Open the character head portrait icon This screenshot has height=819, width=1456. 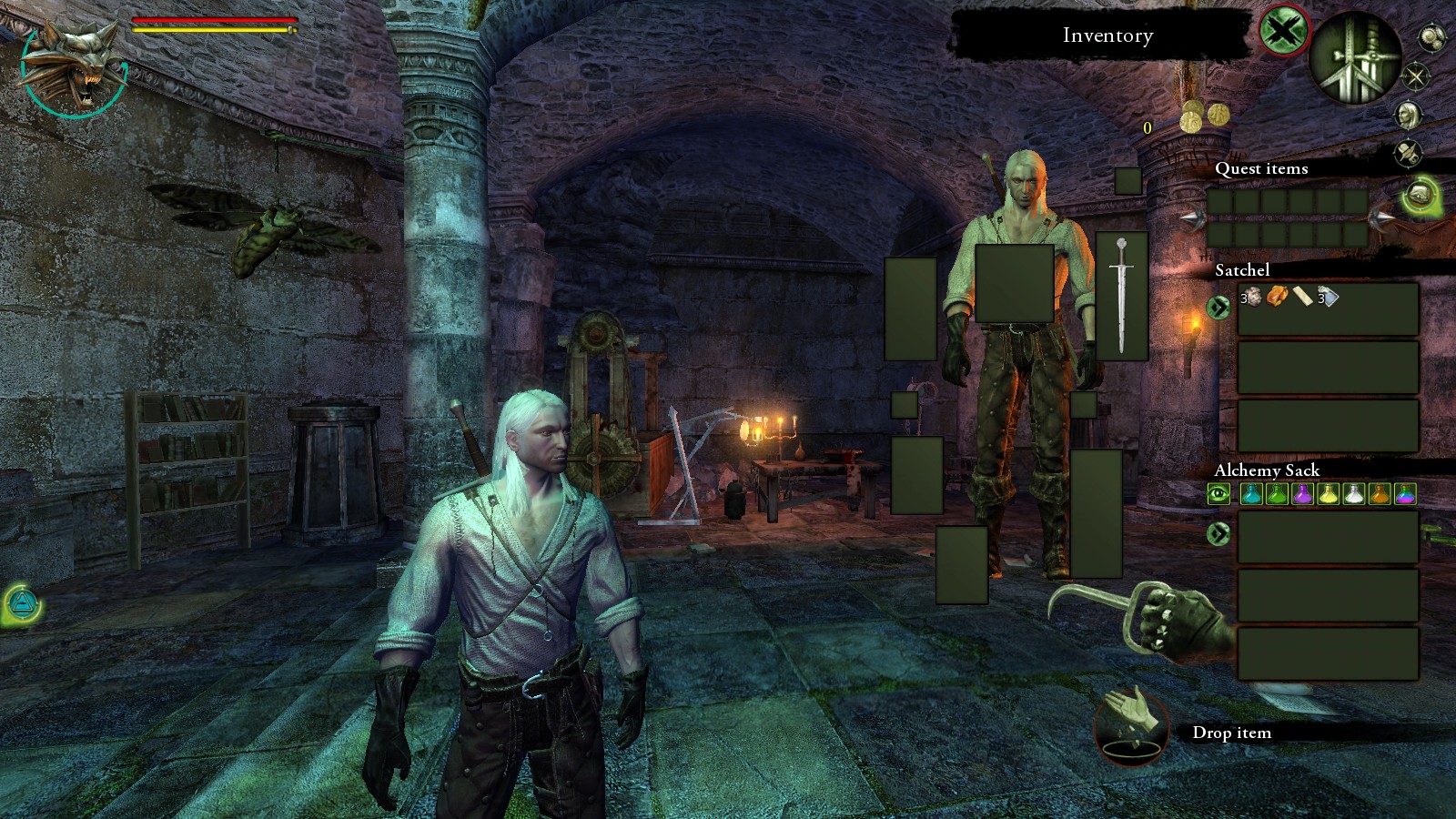tap(1408, 115)
